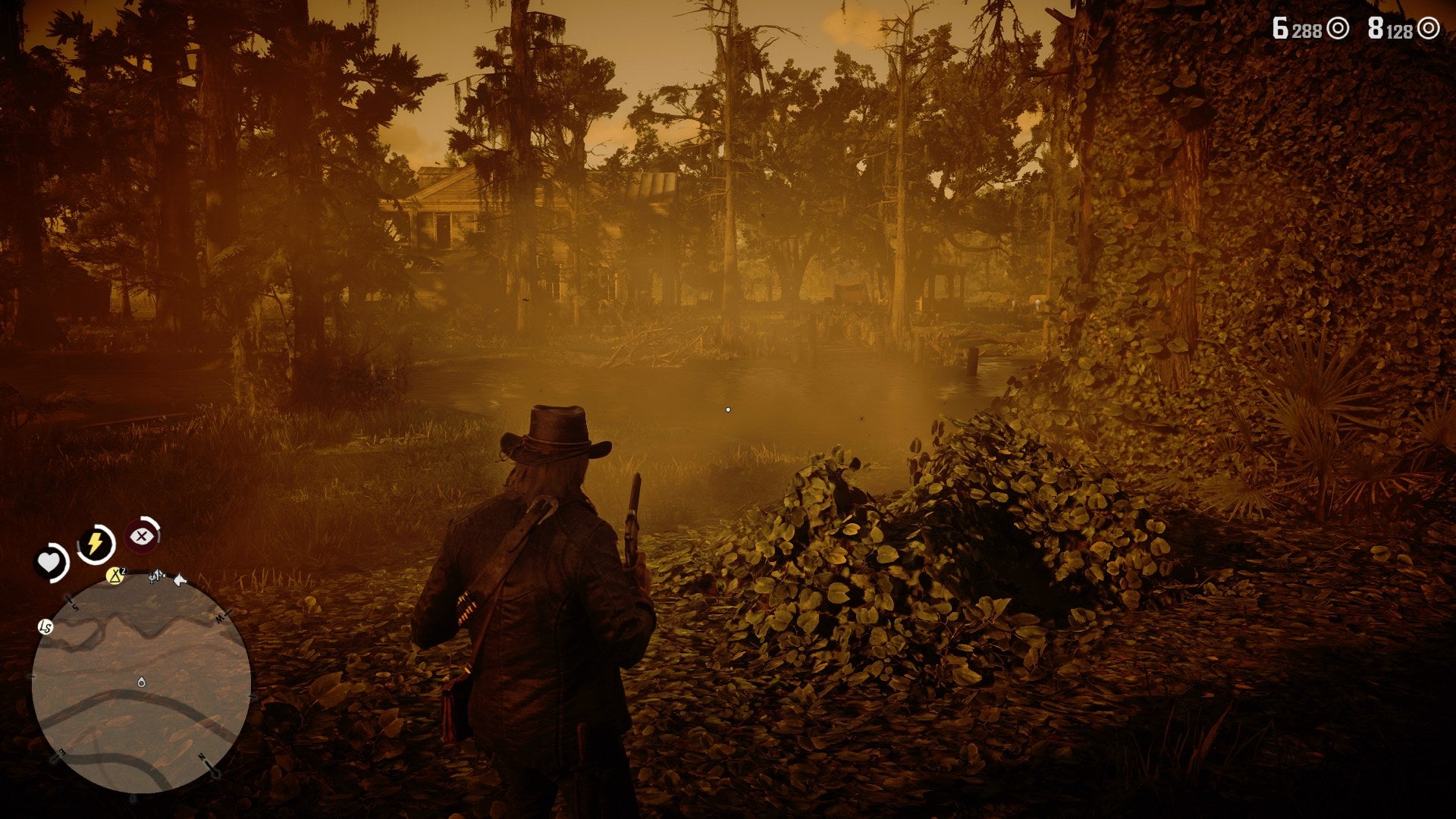Click the LS marker on the minimap edge
Image resolution: width=1456 pixels, height=819 pixels.
pos(45,626)
